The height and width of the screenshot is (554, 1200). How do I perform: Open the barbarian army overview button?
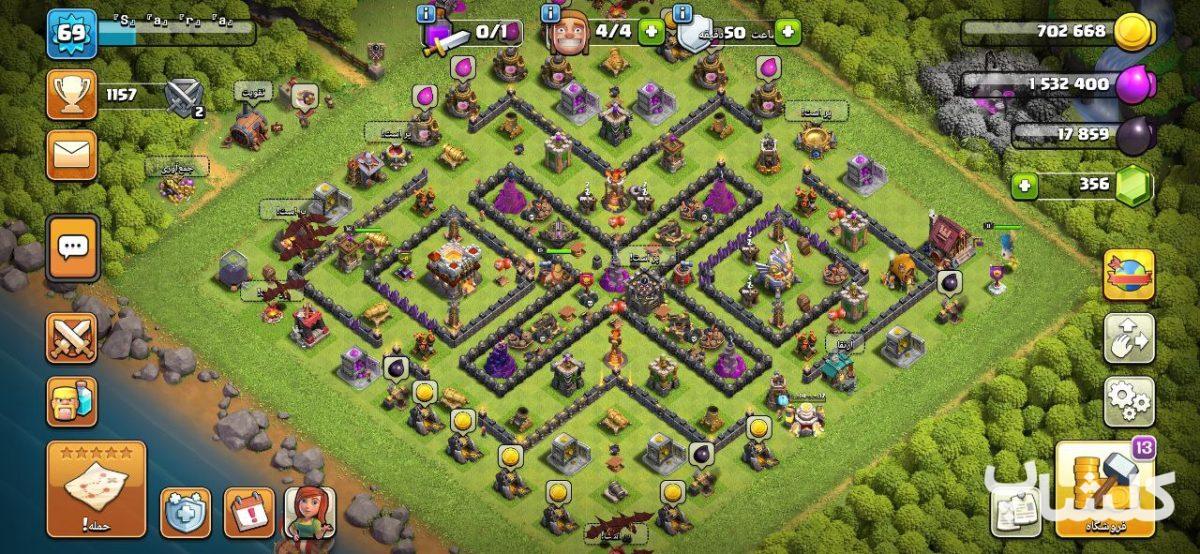(72, 402)
